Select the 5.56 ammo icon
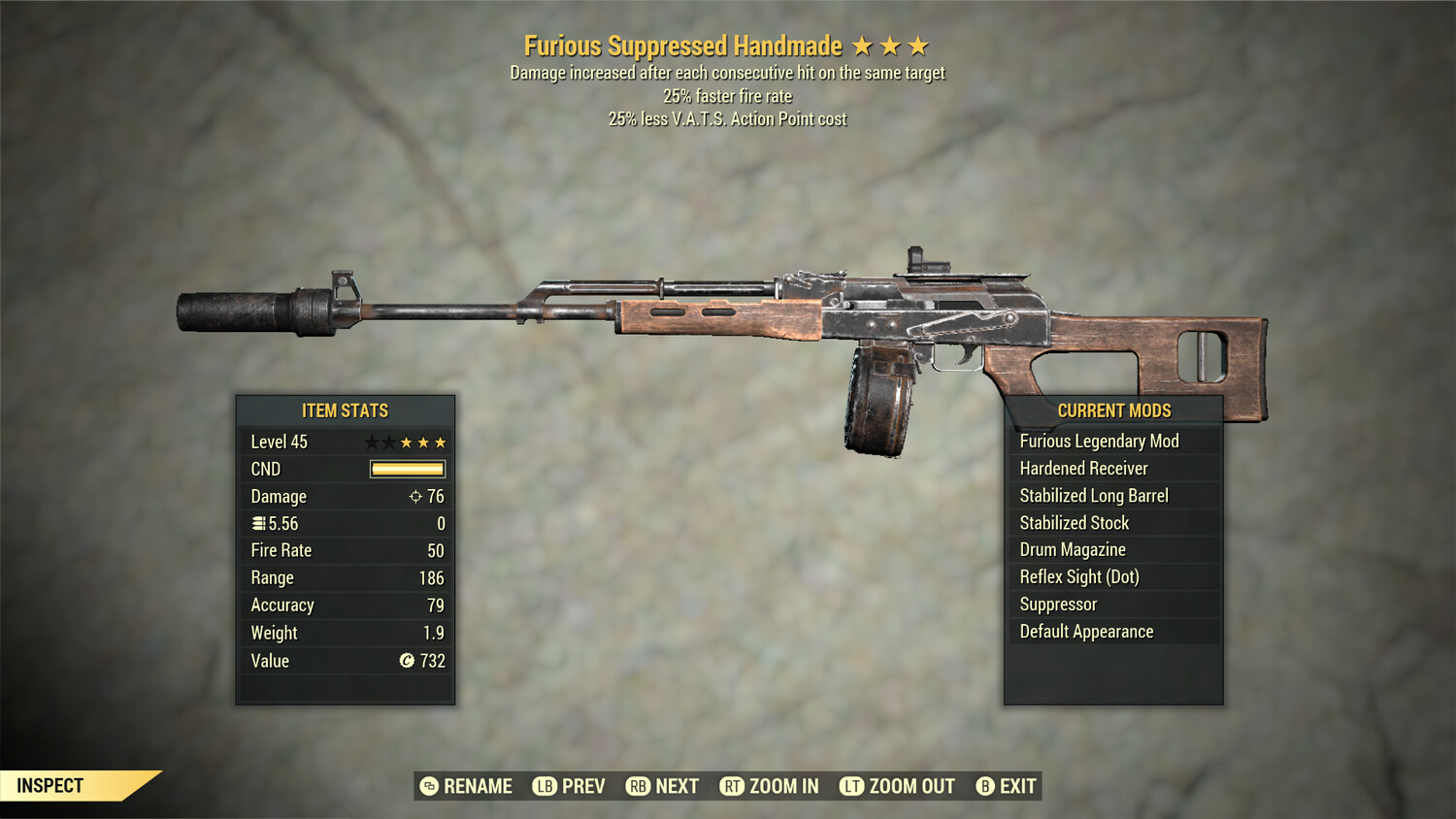This screenshot has height=819, width=1456. pos(258,523)
